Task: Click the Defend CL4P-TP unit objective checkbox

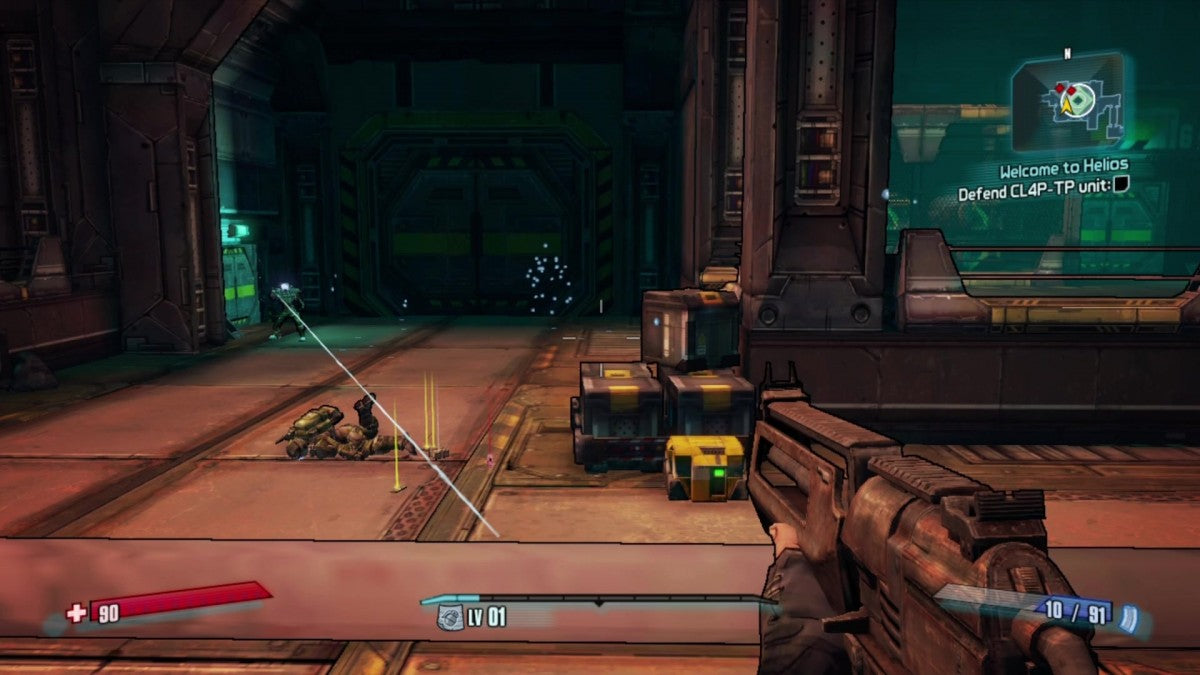Action: 1121,184
